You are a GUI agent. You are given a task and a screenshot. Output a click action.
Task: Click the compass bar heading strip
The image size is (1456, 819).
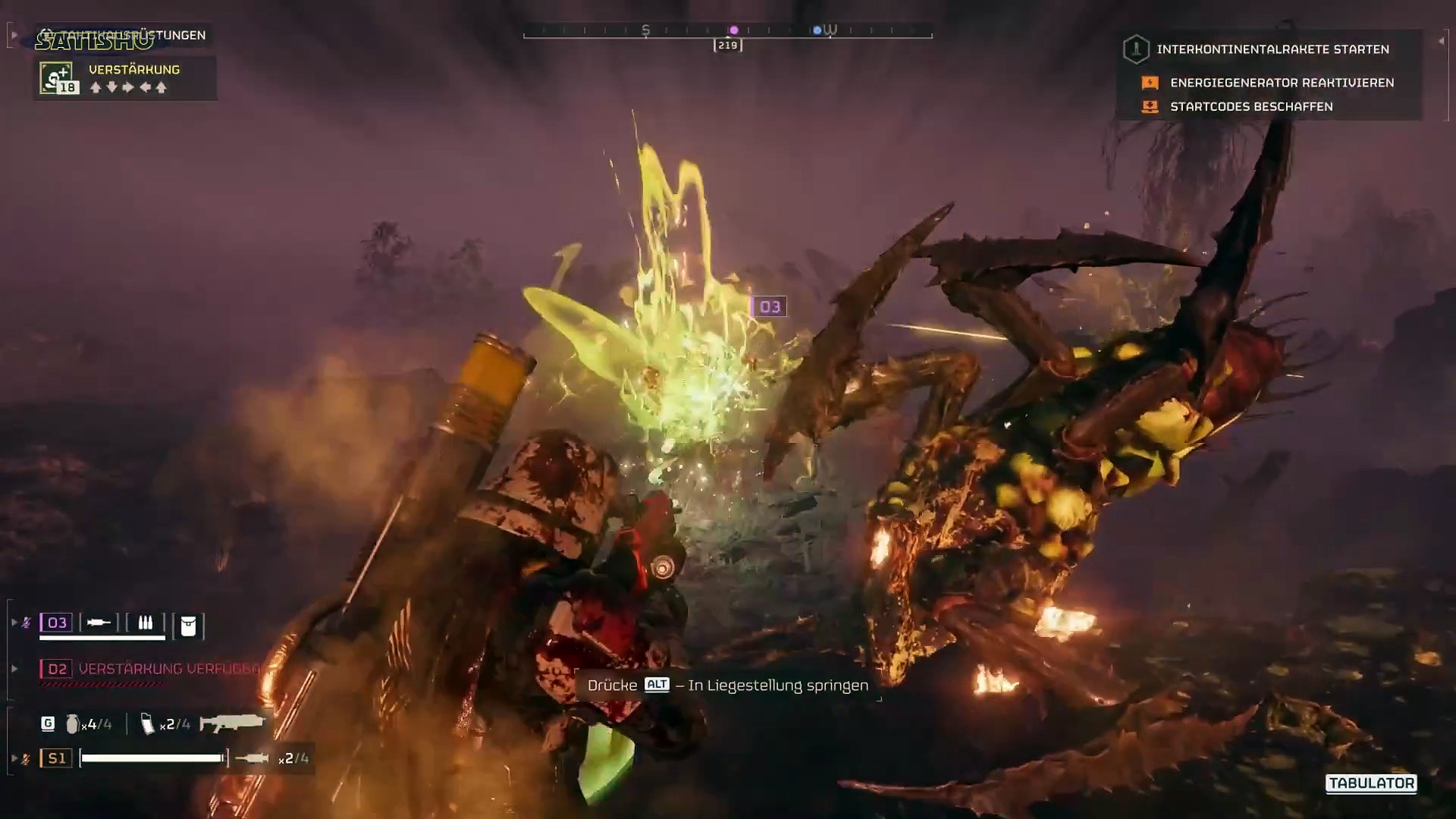[x=727, y=31]
